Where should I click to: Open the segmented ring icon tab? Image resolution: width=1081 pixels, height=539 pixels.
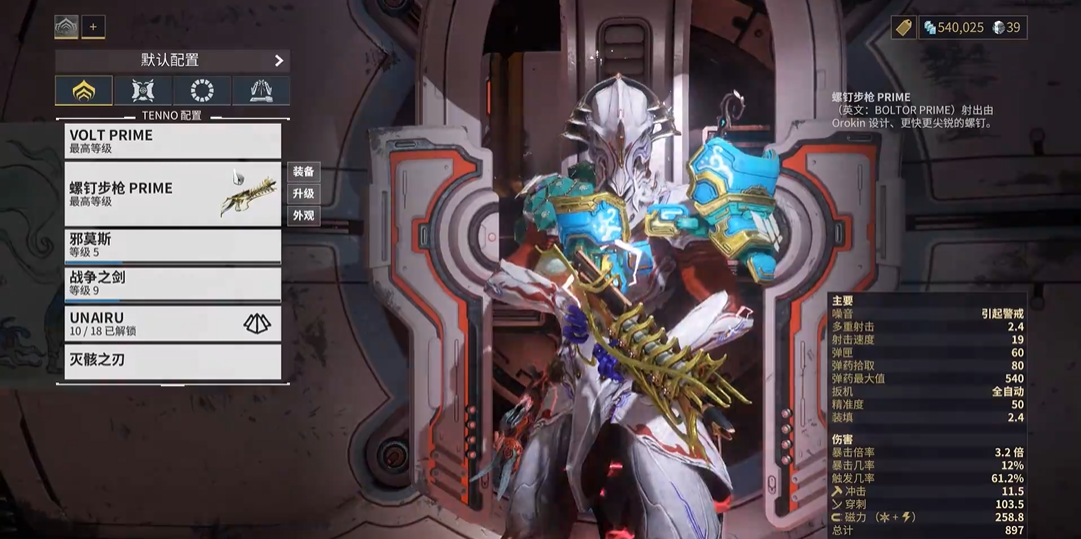click(202, 91)
